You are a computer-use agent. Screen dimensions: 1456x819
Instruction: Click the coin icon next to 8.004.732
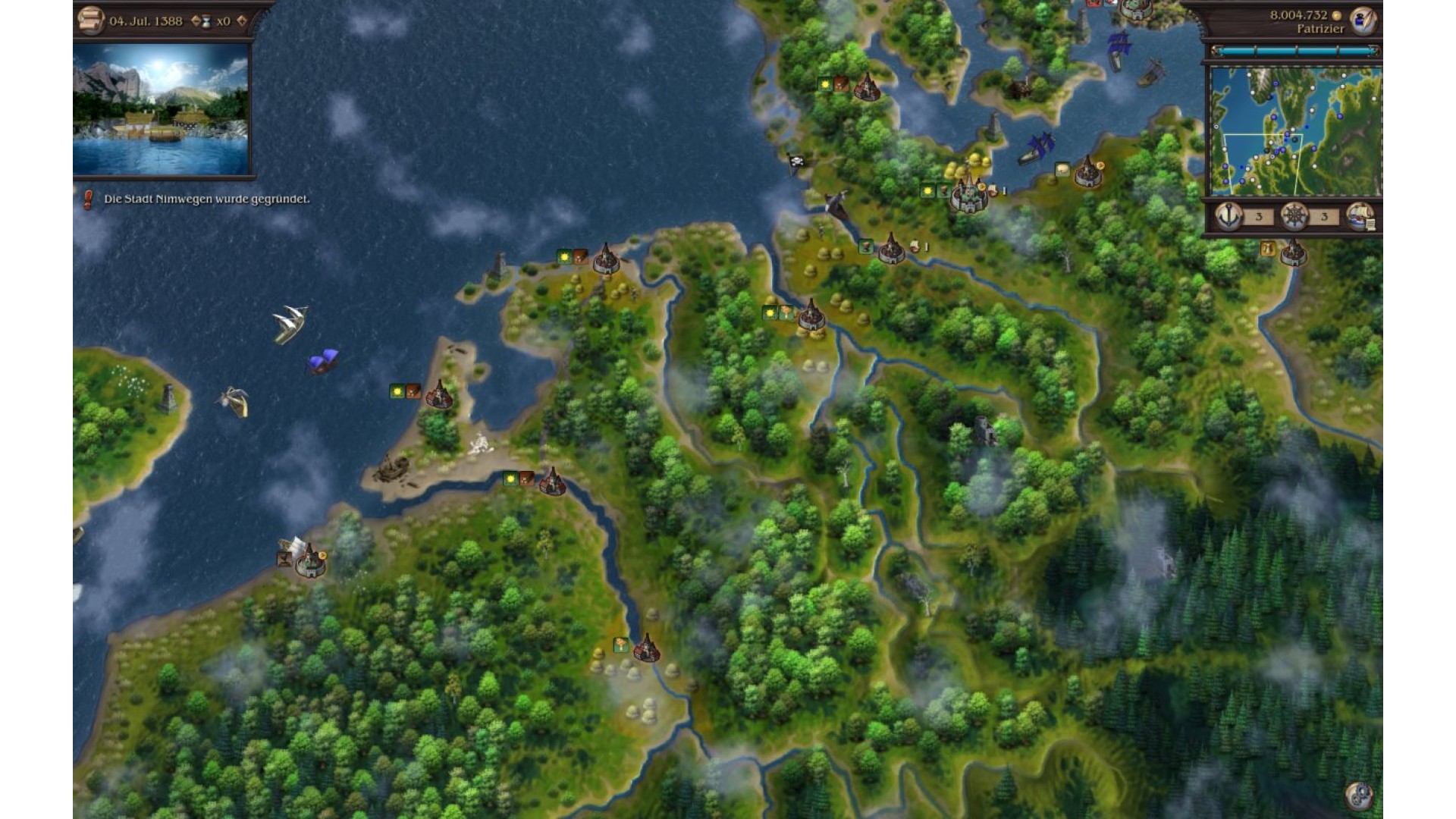click(x=1337, y=14)
